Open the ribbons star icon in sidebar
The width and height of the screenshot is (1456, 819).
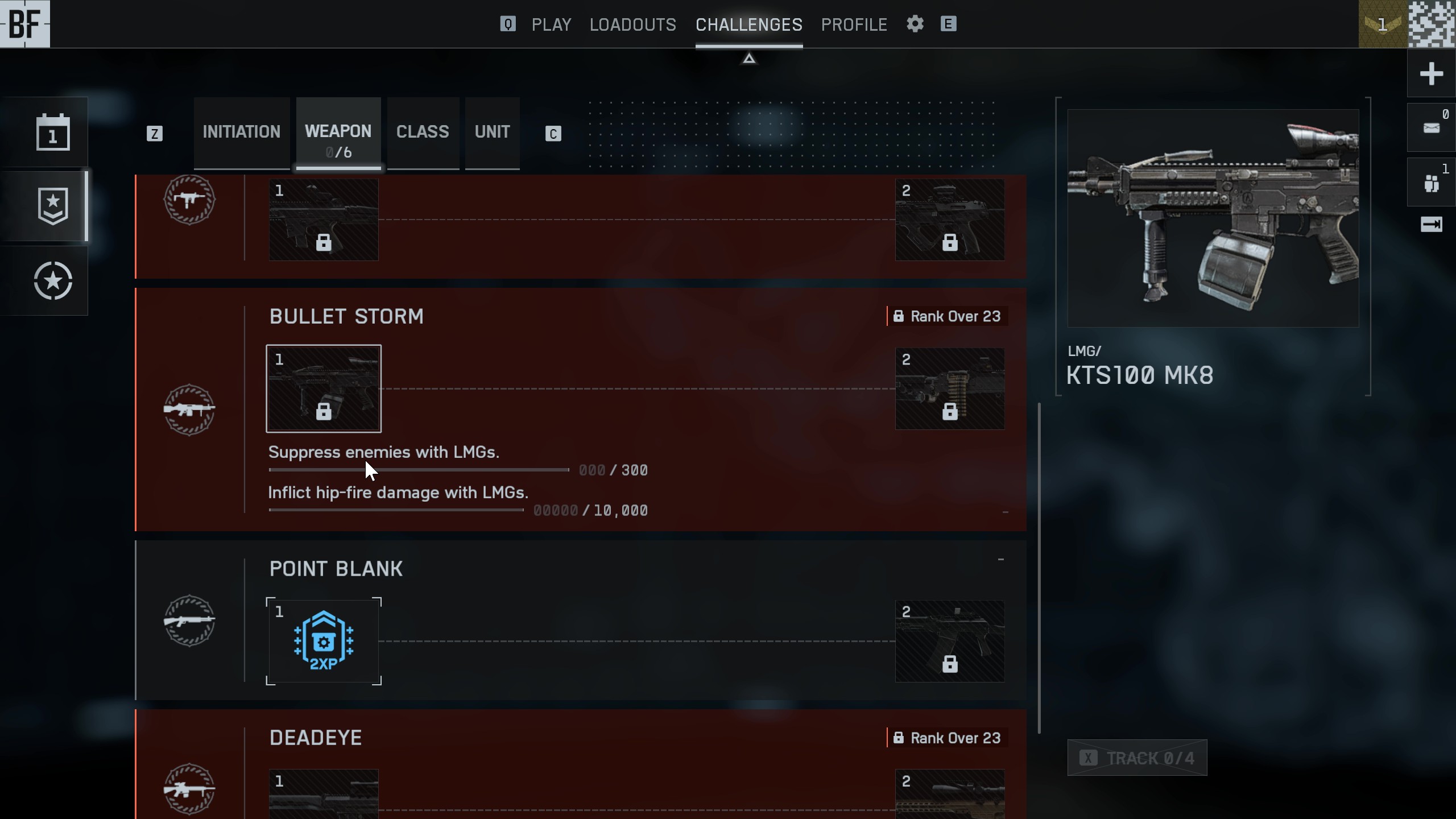pyautogui.click(x=52, y=280)
